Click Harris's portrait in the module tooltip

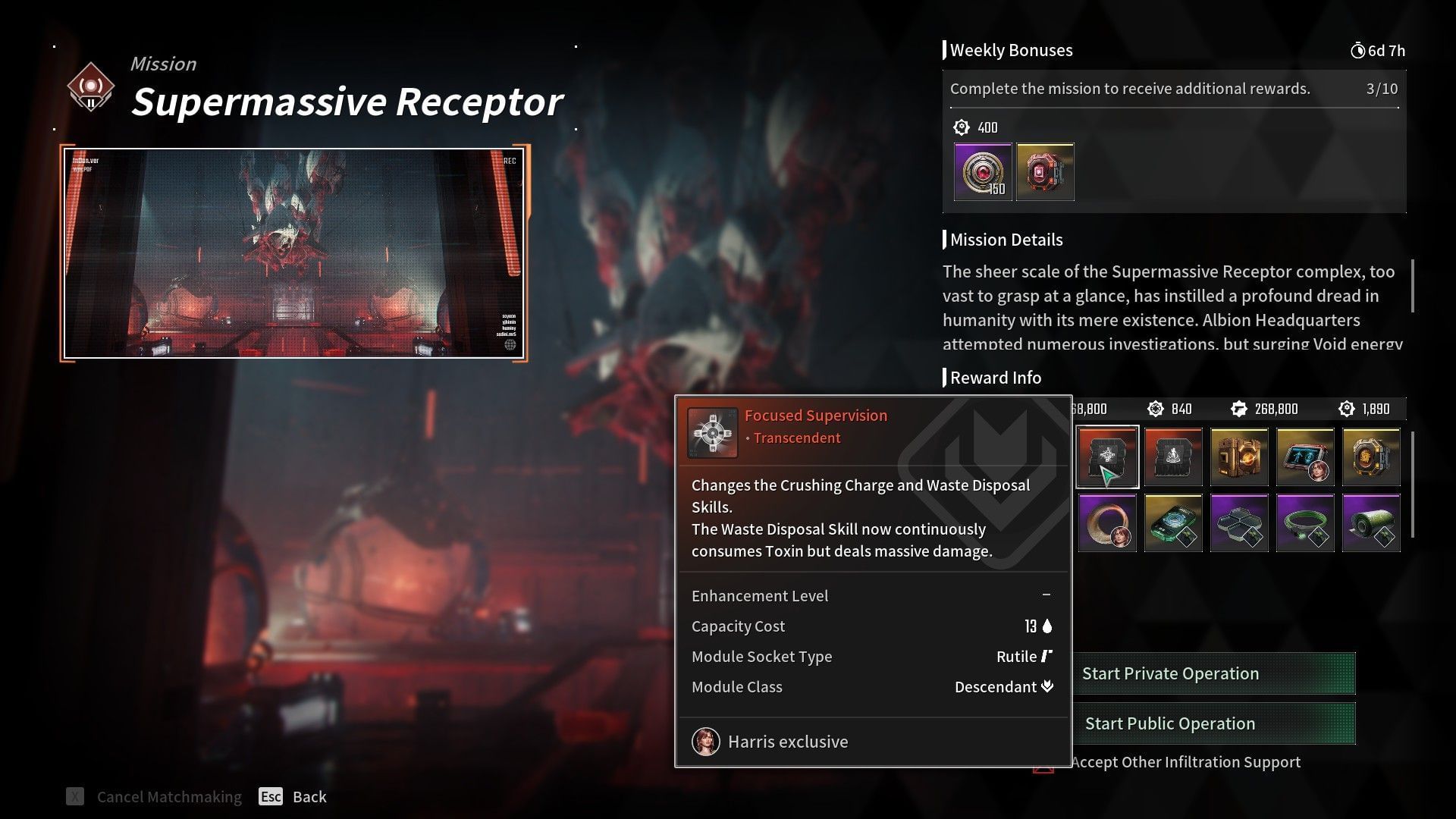click(705, 741)
